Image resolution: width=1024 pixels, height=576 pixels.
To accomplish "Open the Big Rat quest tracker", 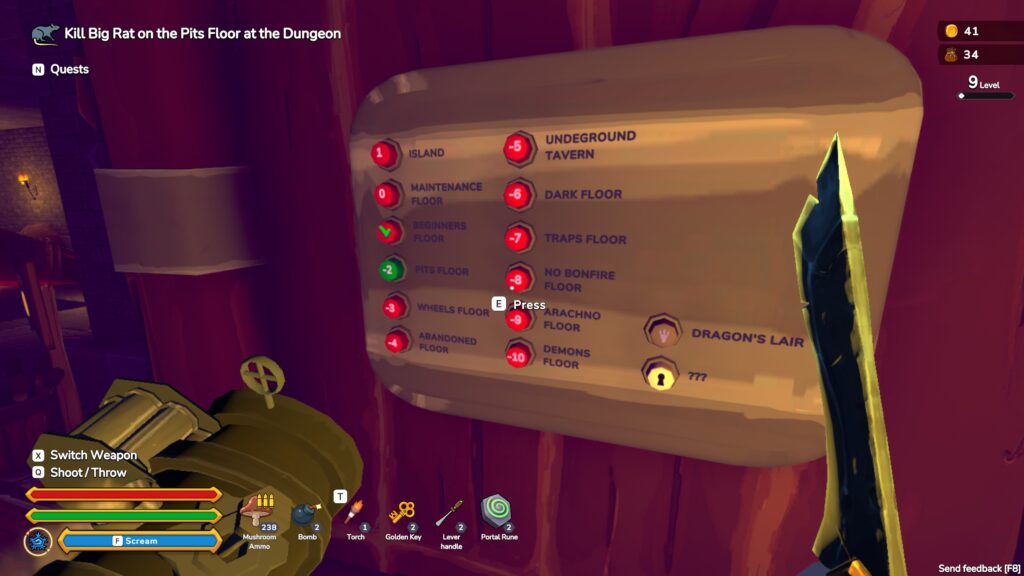I will [202, 34].
